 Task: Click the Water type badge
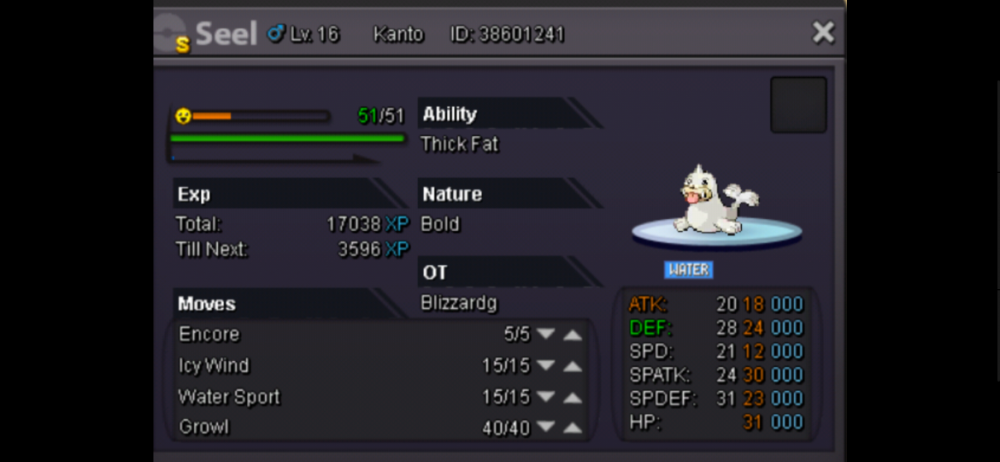[688, 270]
